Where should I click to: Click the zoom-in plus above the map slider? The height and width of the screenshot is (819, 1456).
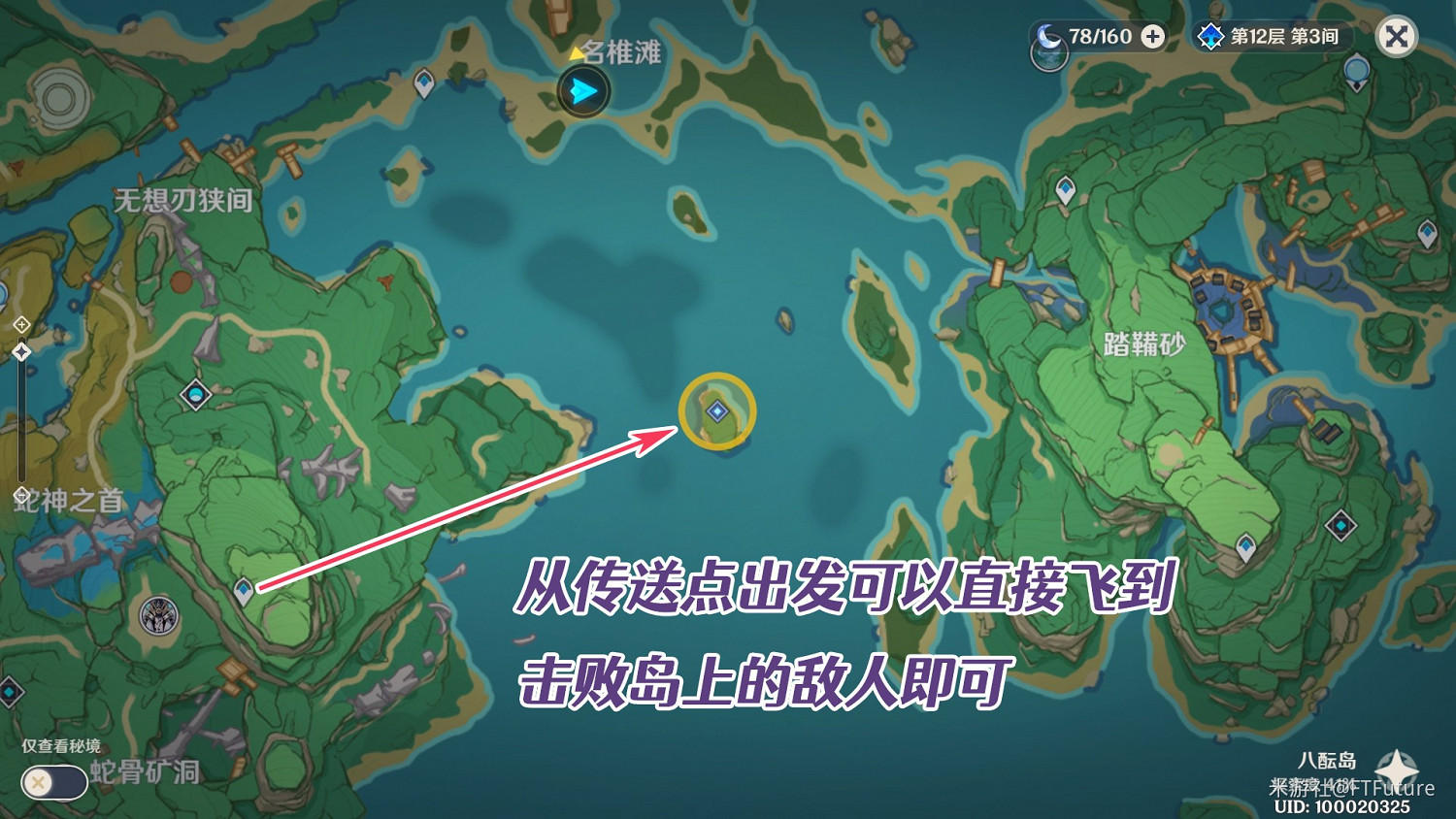click(21, 323)
